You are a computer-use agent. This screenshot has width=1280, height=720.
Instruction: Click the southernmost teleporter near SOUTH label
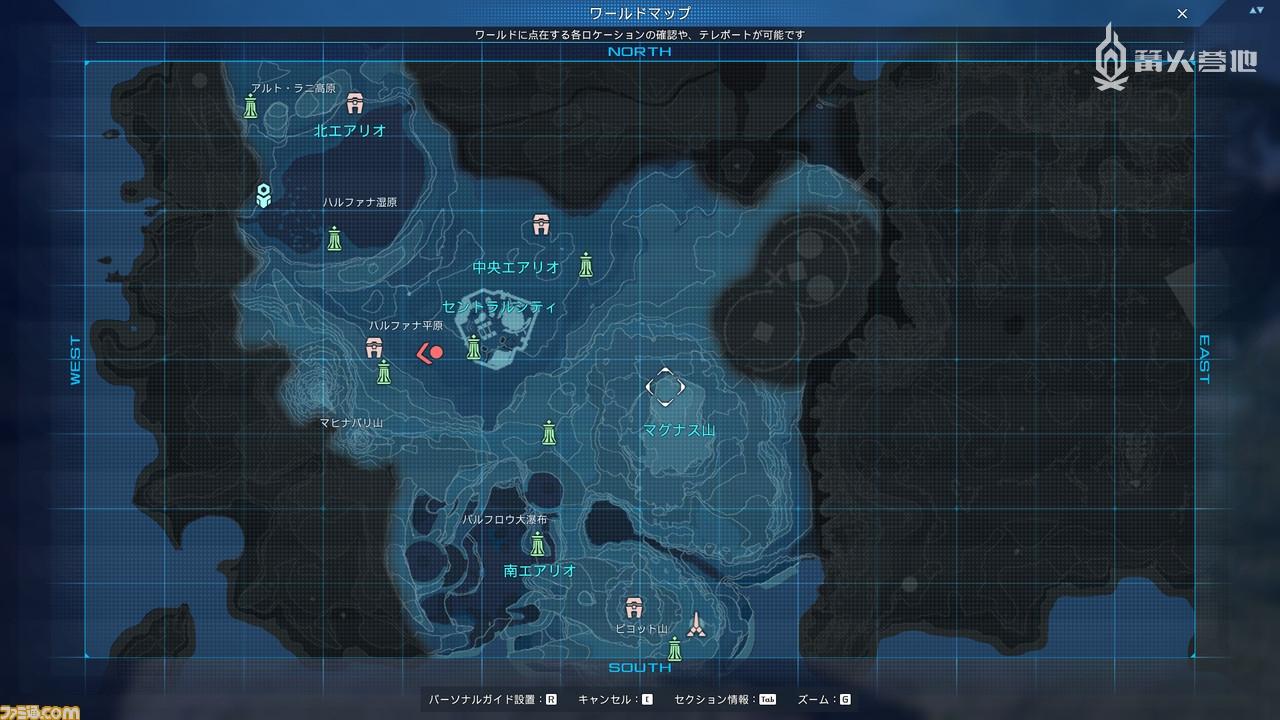click(x=676, y=652)
